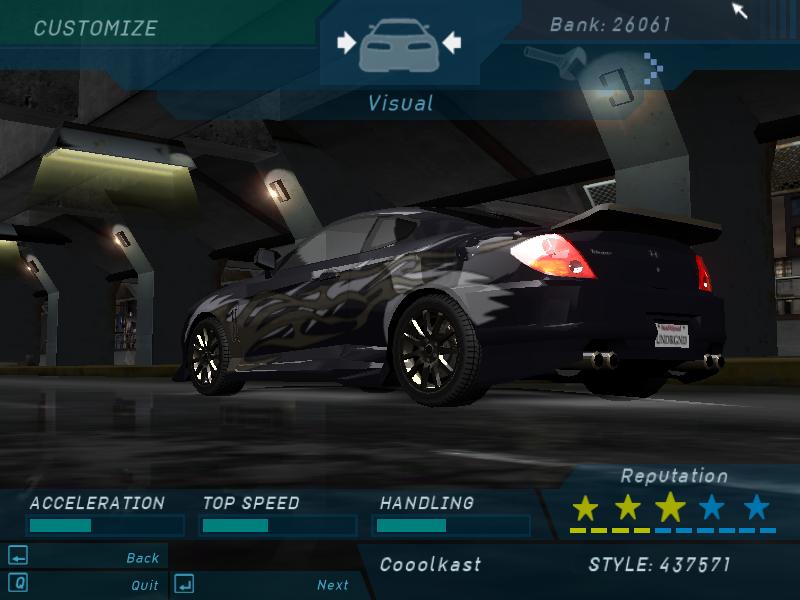Go Back to the previous screen
This screenshot has width=800, height=600.
coord(142,558)
